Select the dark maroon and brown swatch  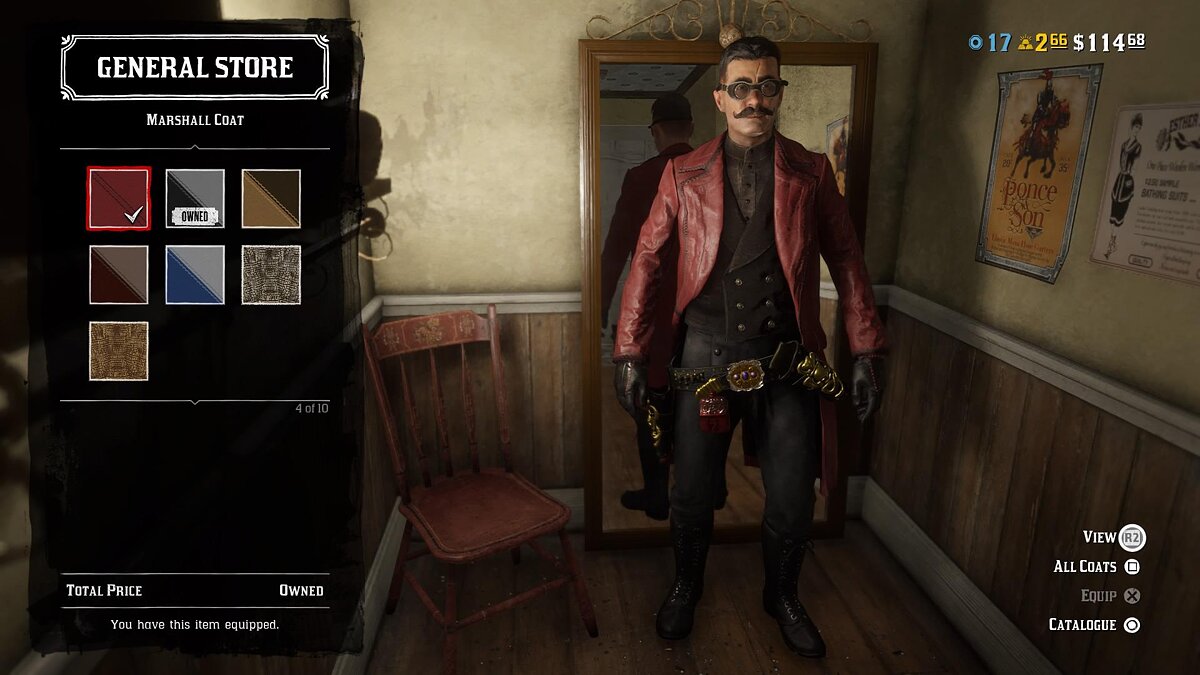[119, 274]
